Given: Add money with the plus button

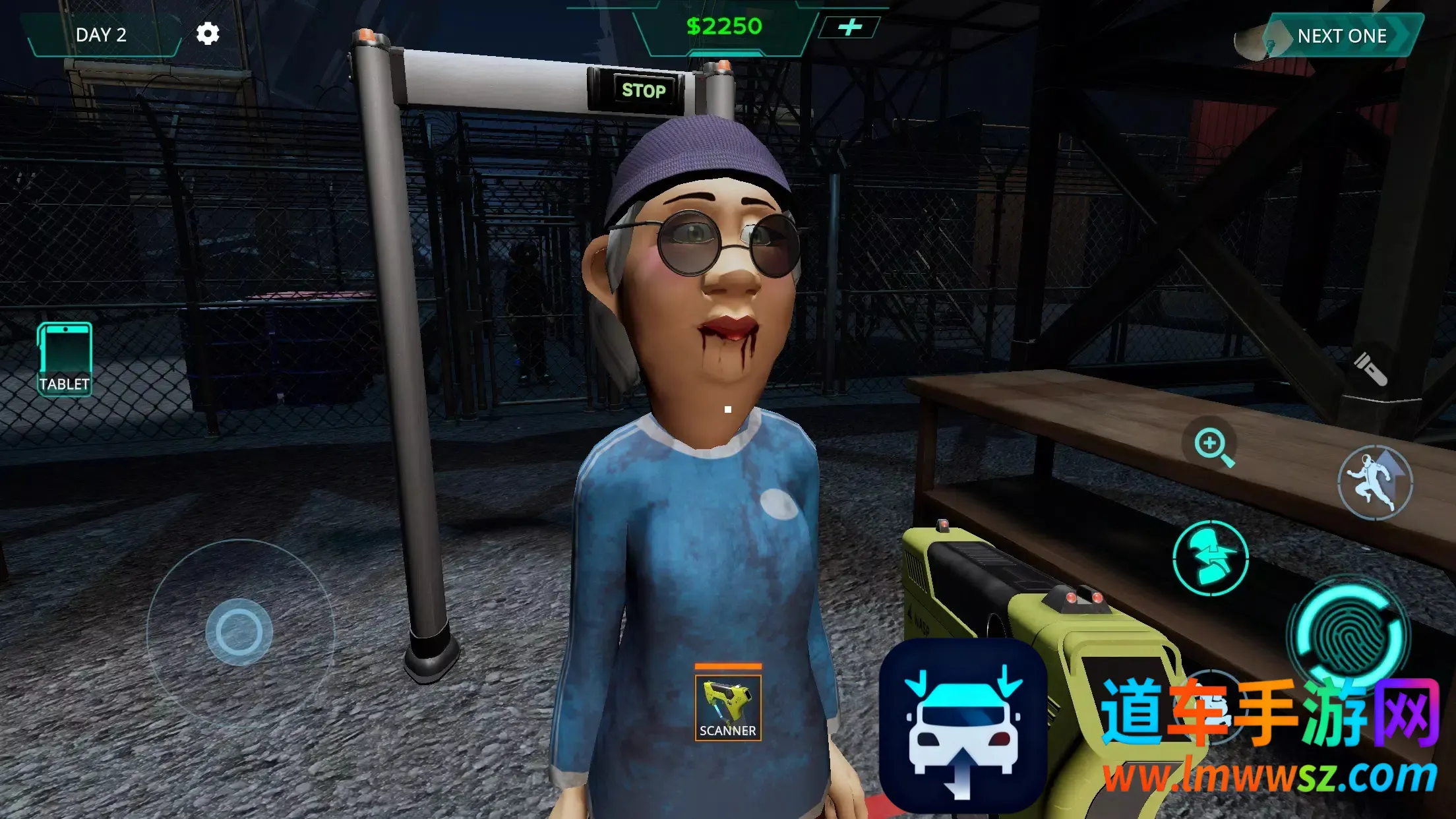Looking at the screenshot, I should pos(849,27).
